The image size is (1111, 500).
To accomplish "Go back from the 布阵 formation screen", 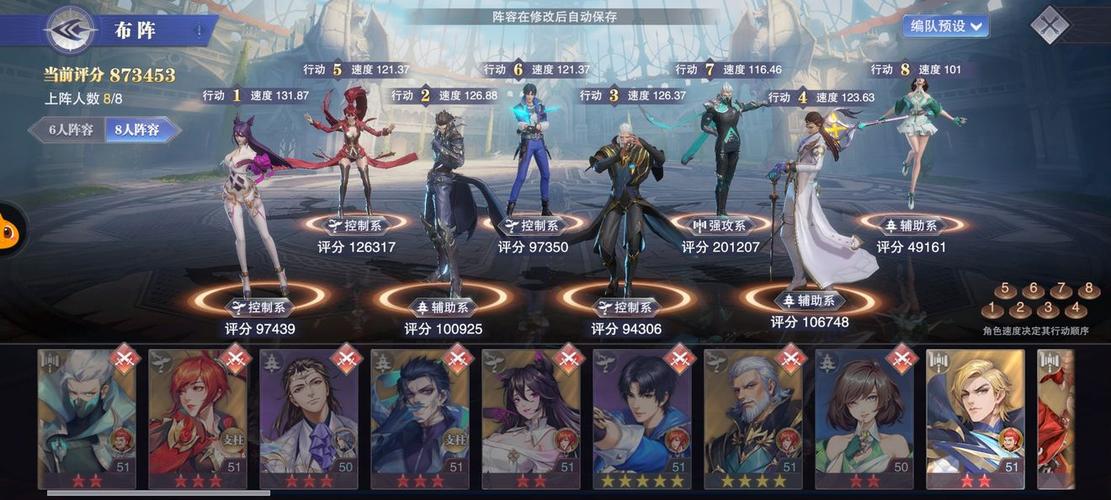I will [70, 30].
